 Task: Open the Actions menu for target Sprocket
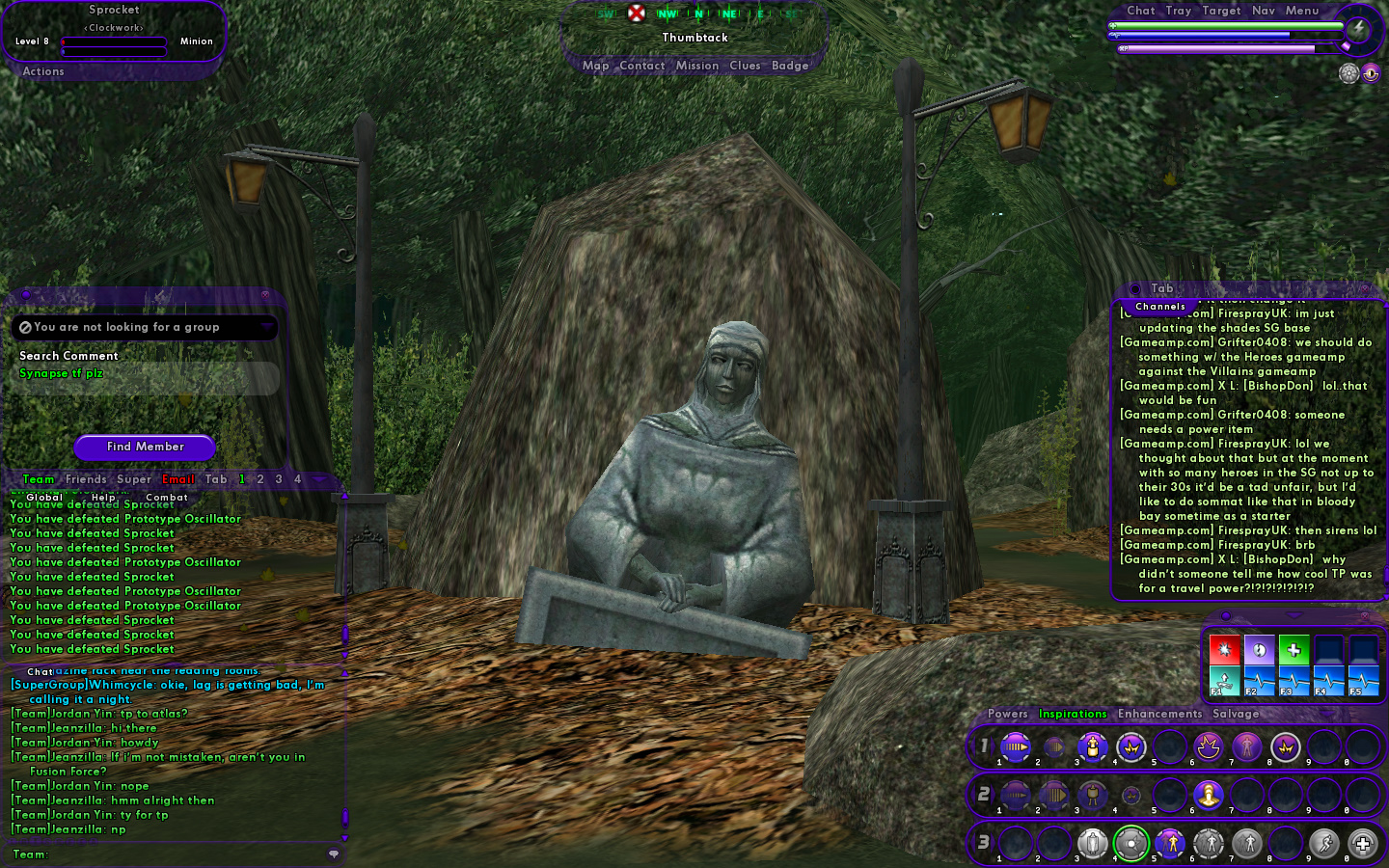pos(43,71)
